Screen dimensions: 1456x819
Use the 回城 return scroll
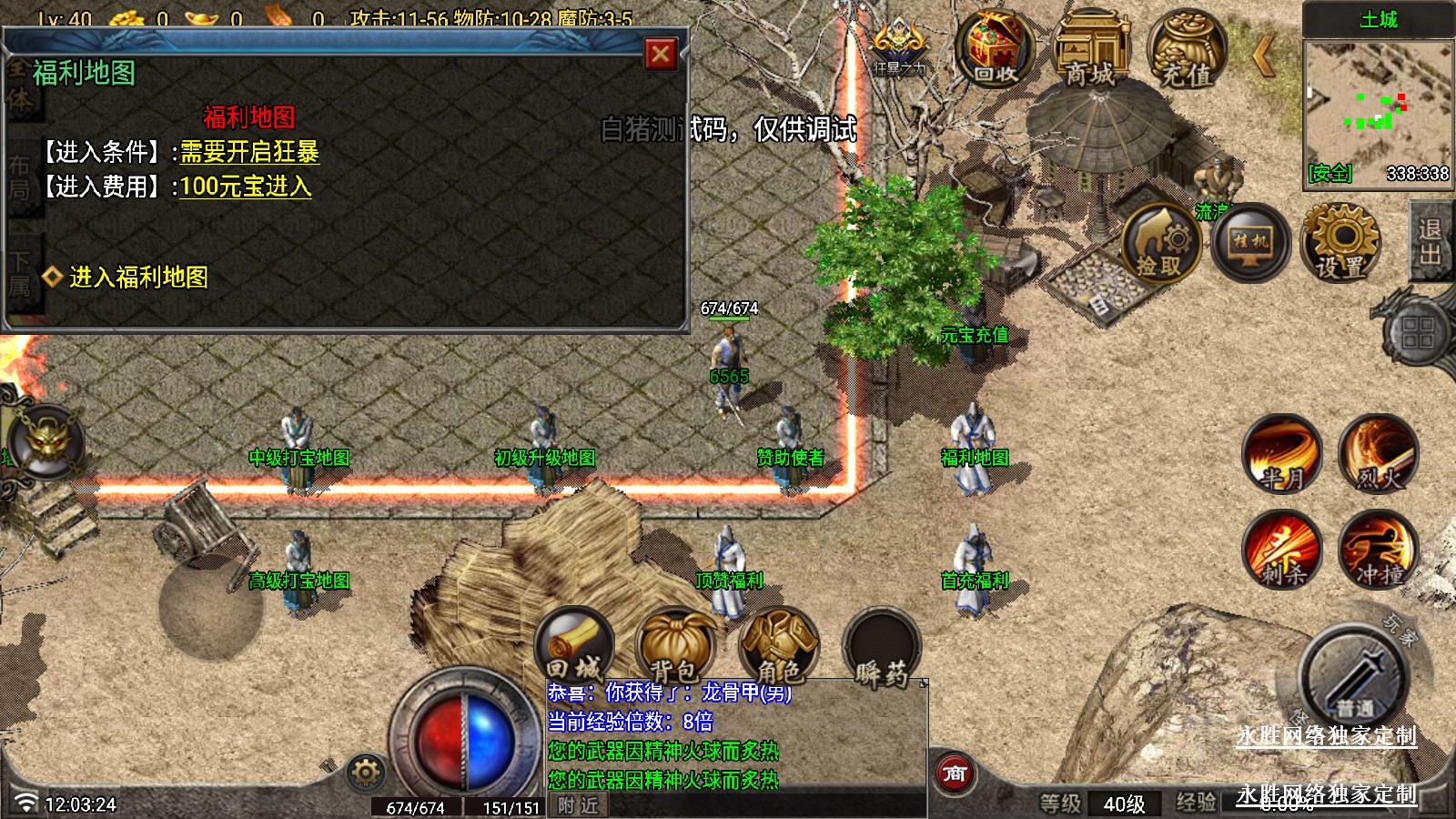(574, 645)
